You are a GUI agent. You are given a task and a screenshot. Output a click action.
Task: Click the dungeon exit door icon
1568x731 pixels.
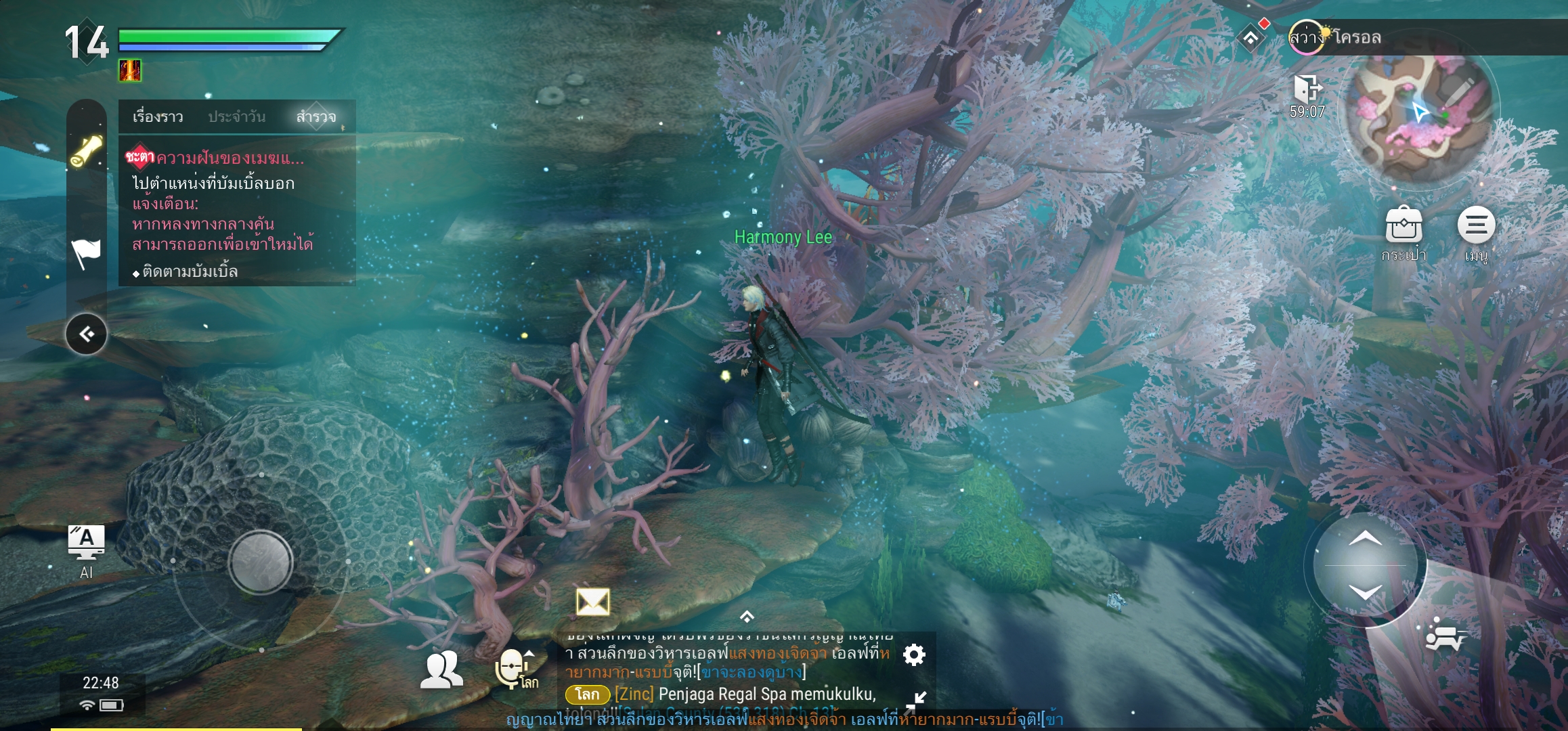(x=1307, y=89)
